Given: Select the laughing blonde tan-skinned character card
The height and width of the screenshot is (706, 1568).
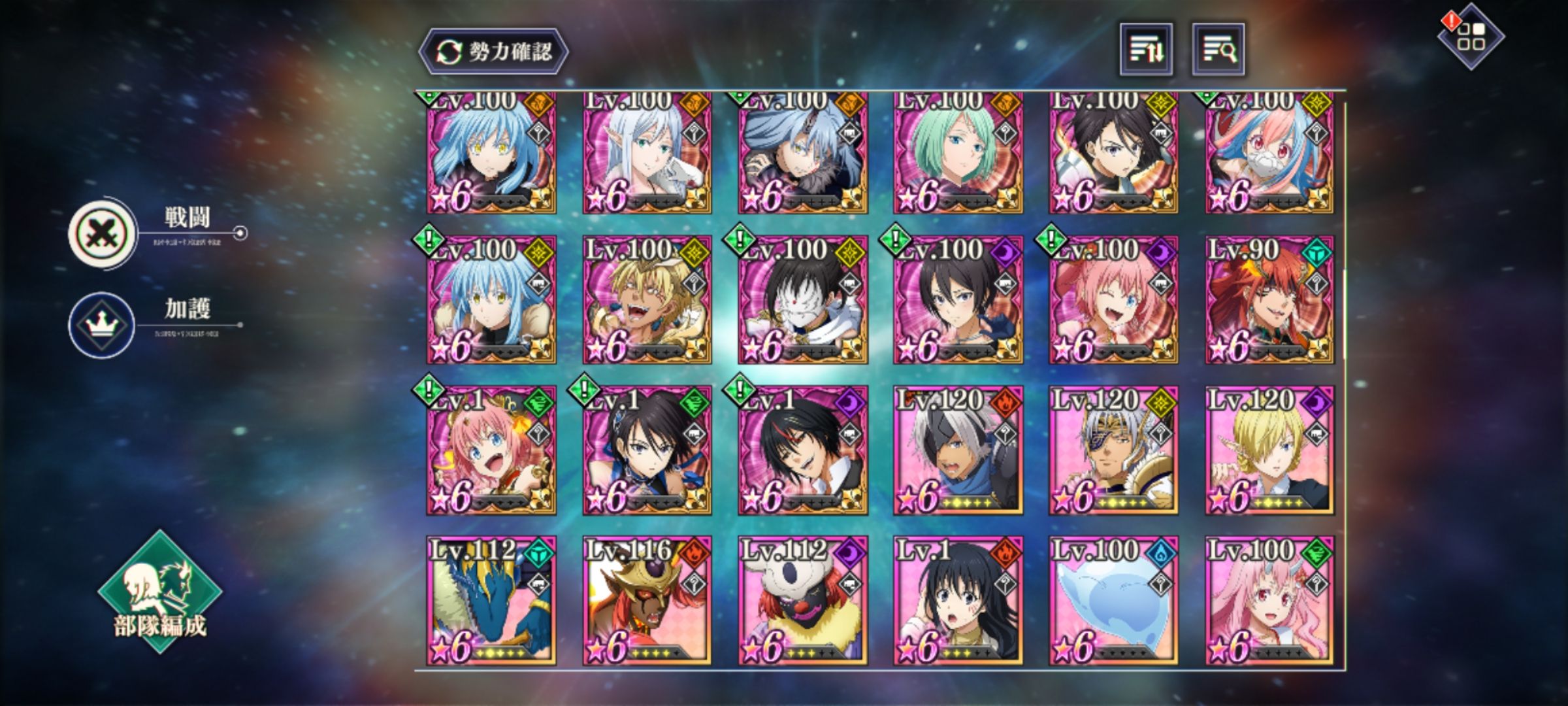Looking at the screenshot, I should tap(647, 301).
